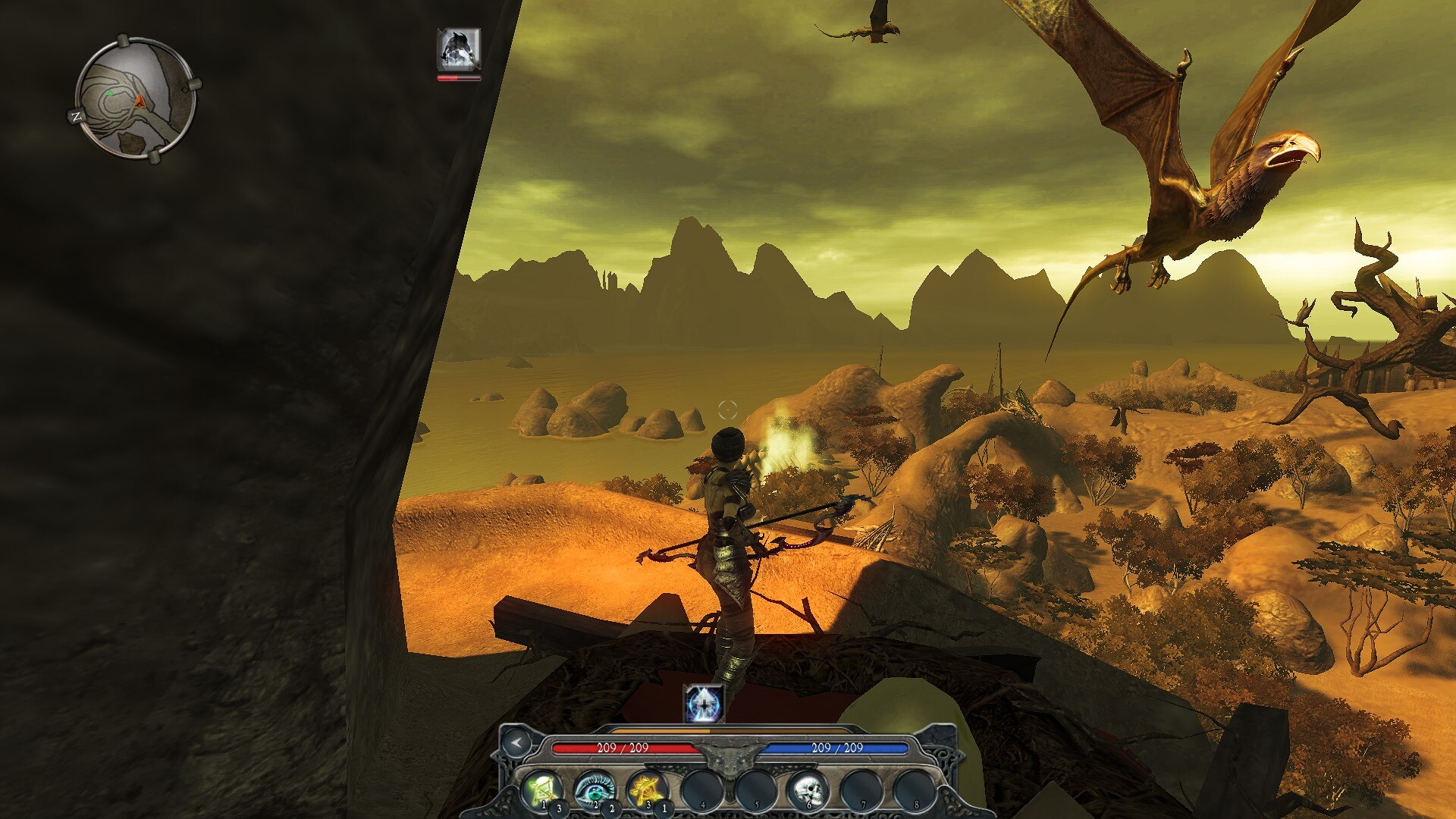Trigger the golden arrow skill in slot 3
Screen dimensions: 1456x819
click(647, 790)
